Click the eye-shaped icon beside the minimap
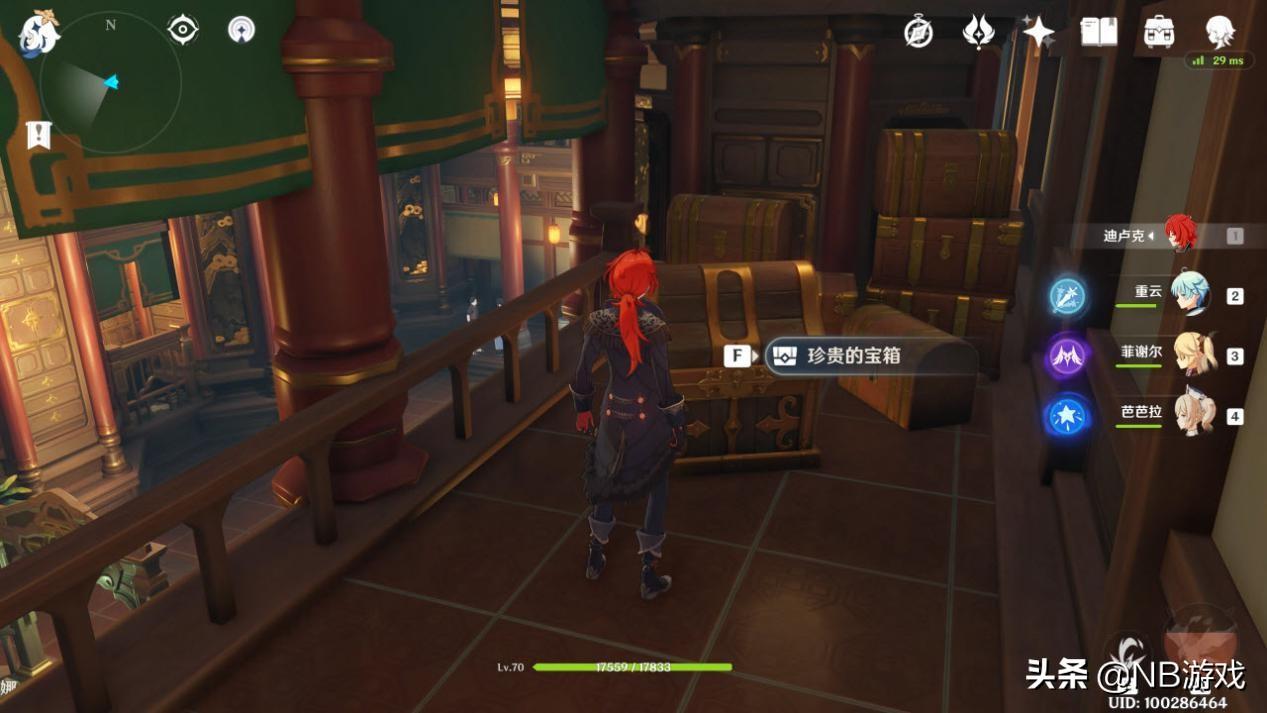 pyautogui.click(x=183, y=29)
